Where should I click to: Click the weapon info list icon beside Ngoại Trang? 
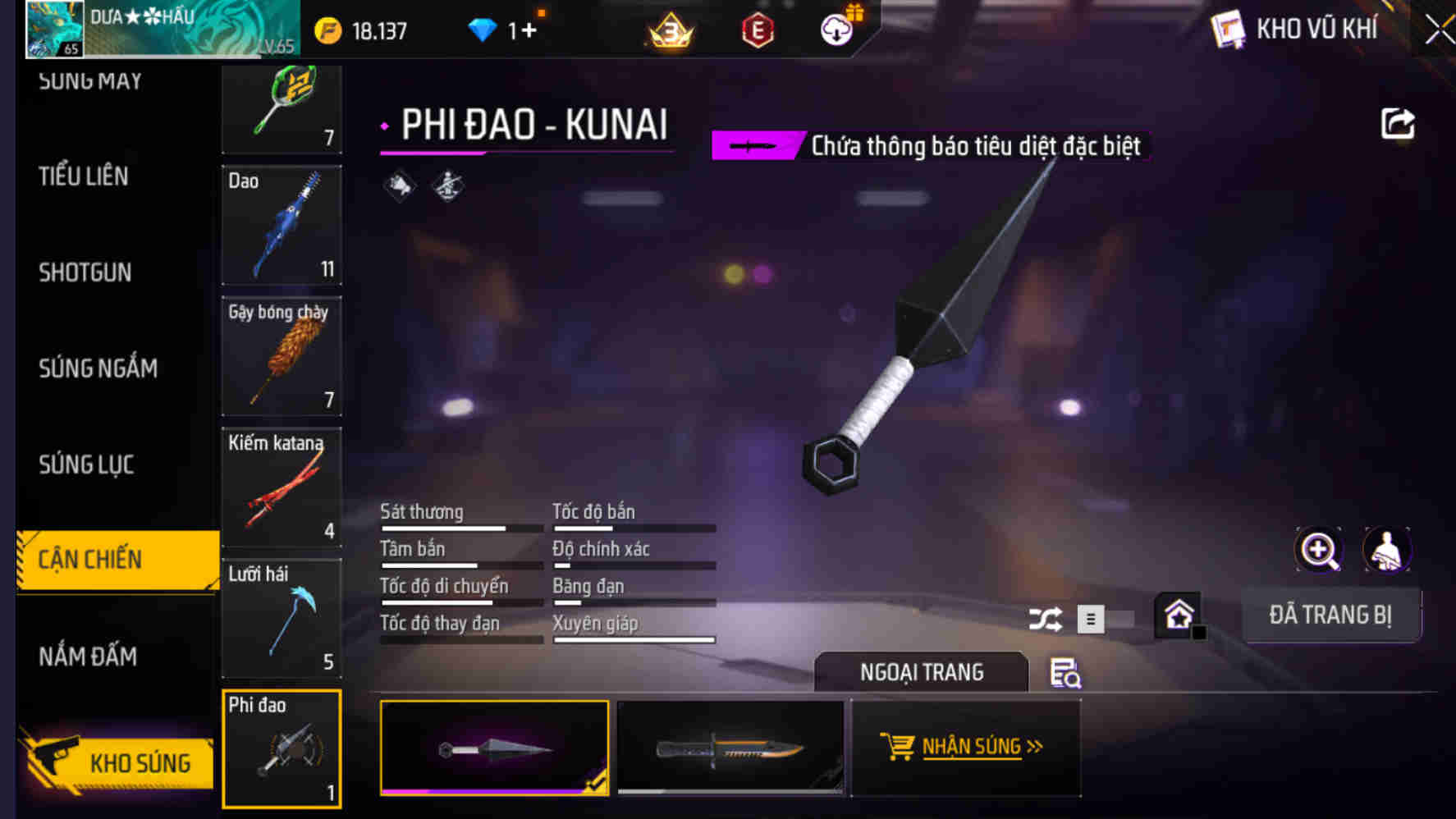pyautogui.click(x=1065, y=672)
